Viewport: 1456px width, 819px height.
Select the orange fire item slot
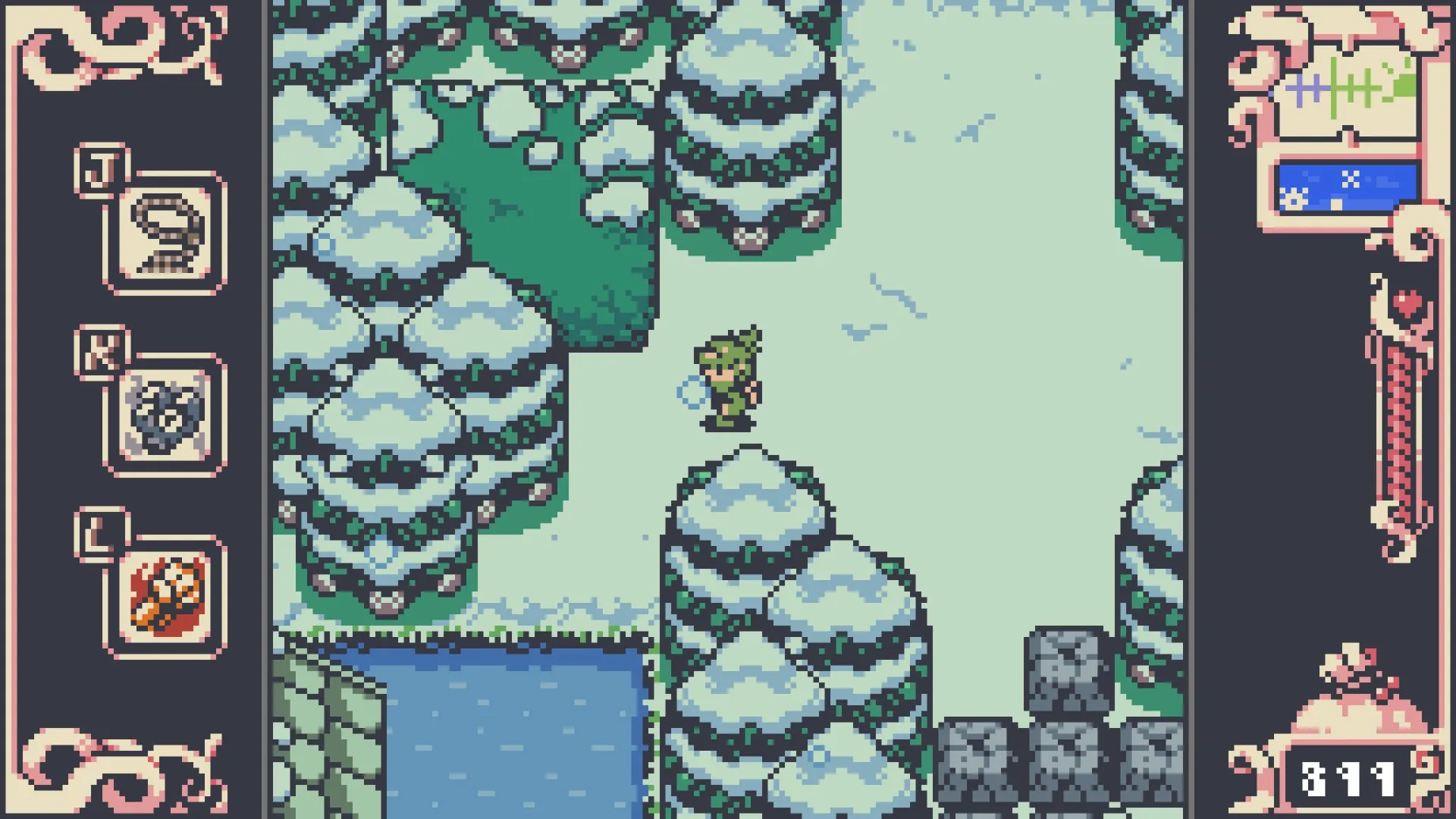(165, 596)
